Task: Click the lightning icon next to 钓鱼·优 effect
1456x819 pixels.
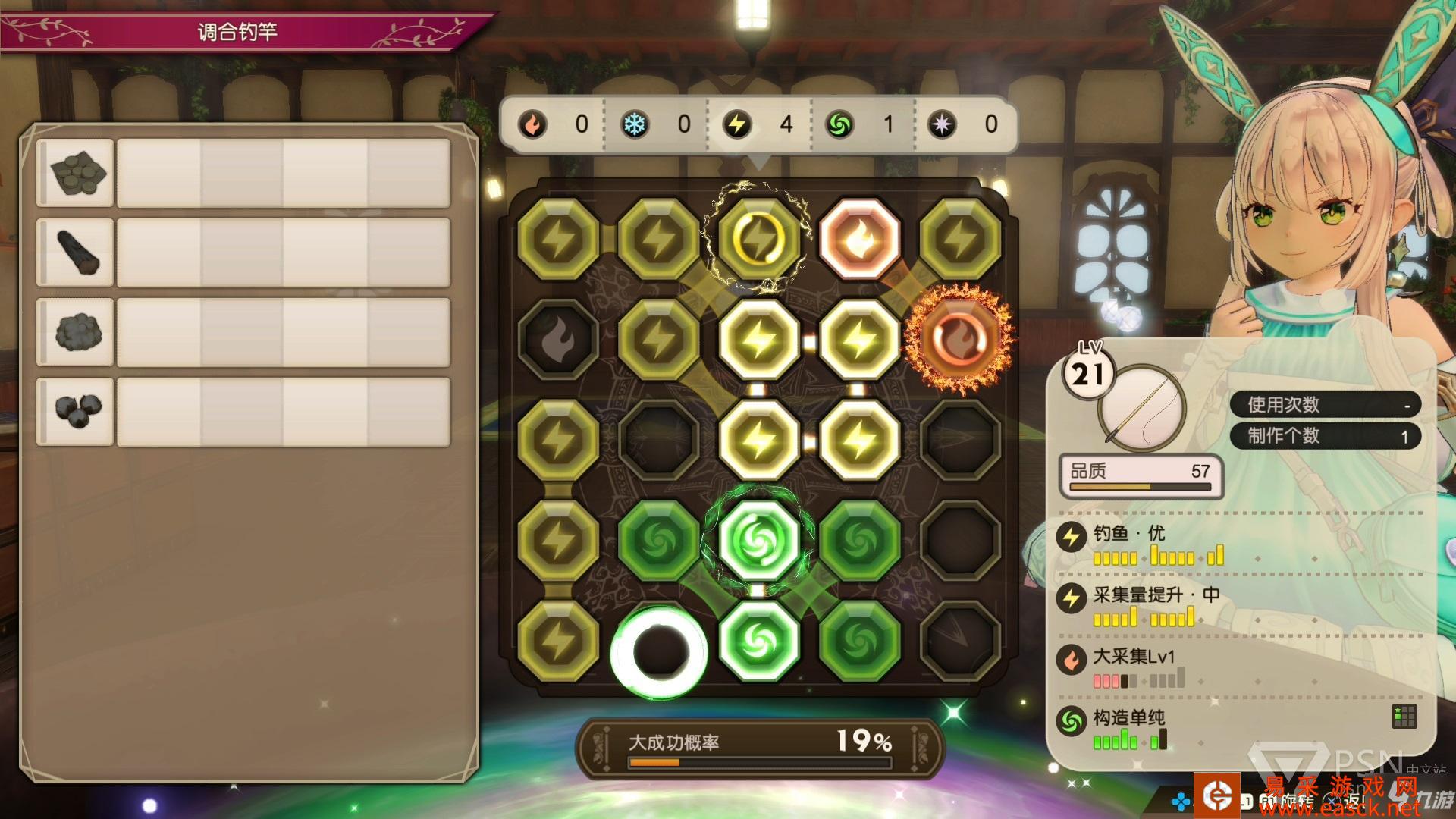Action: pyautogui.click(x=1072, y=535)
